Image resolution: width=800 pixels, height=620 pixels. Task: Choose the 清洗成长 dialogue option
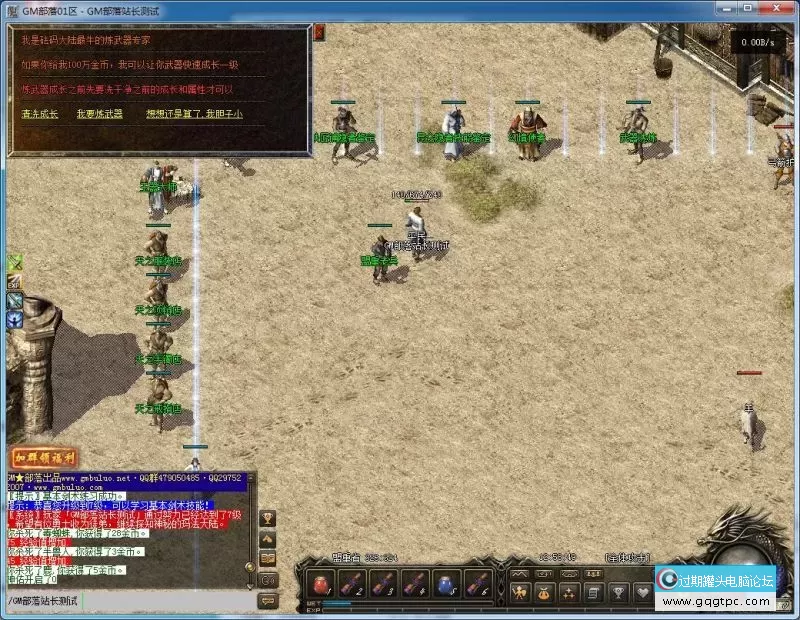click(x=40, y=114)
